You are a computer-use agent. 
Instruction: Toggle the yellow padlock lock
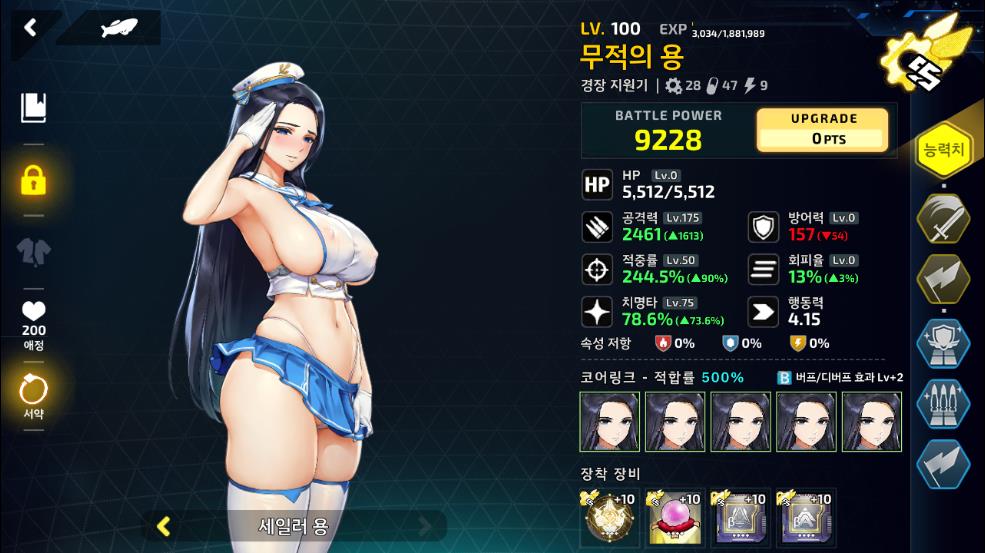[x=33, y=181]
